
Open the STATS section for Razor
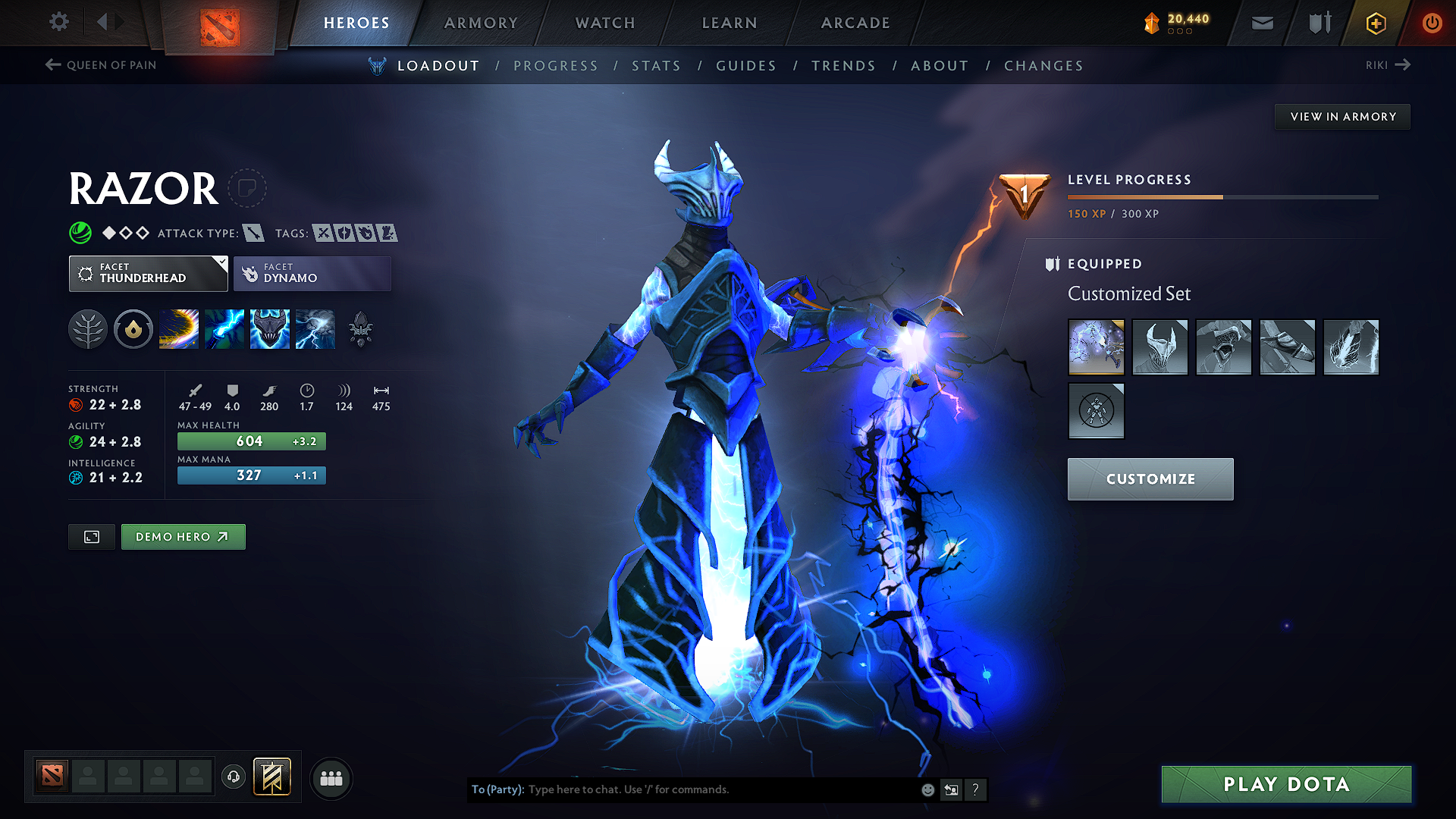tap(656, 65)
